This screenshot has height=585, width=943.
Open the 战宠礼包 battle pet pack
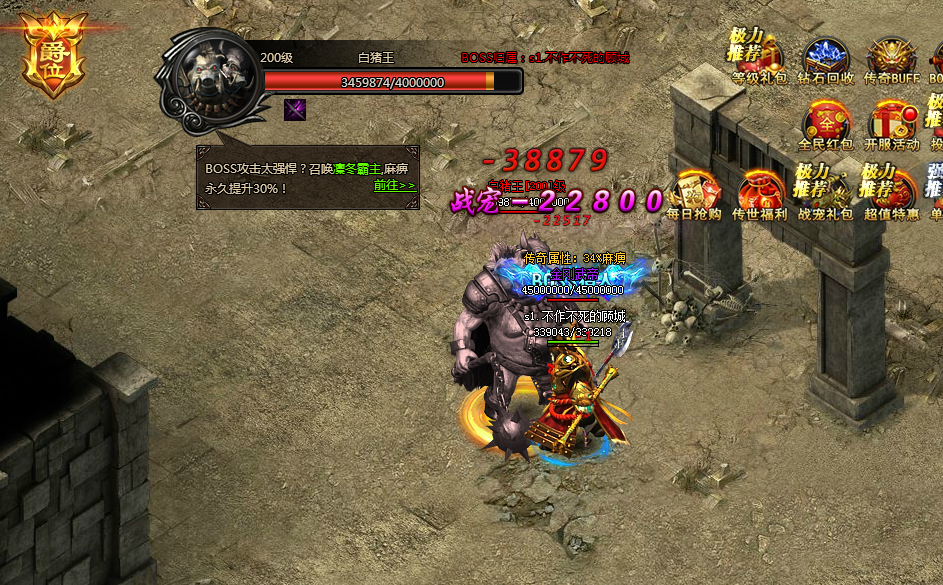point(826,192)
